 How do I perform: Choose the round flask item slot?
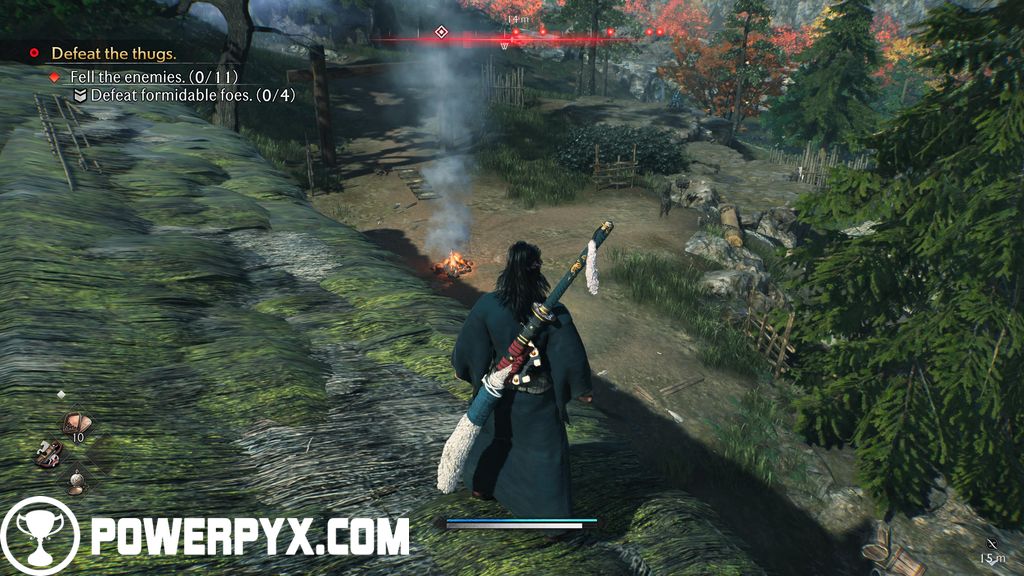pyautogui.click(x=75, y=482)
